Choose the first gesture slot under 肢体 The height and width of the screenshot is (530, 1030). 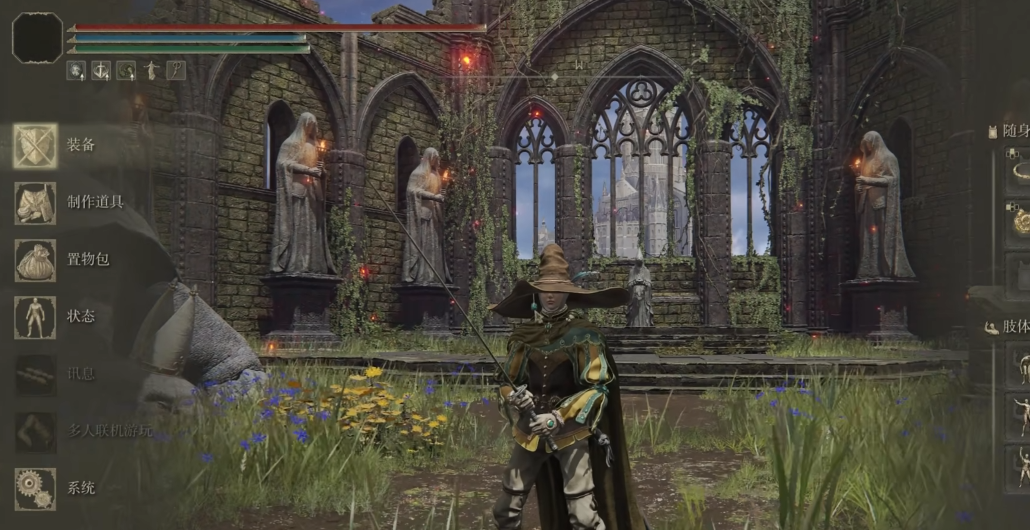click(x=1019, y=365)
